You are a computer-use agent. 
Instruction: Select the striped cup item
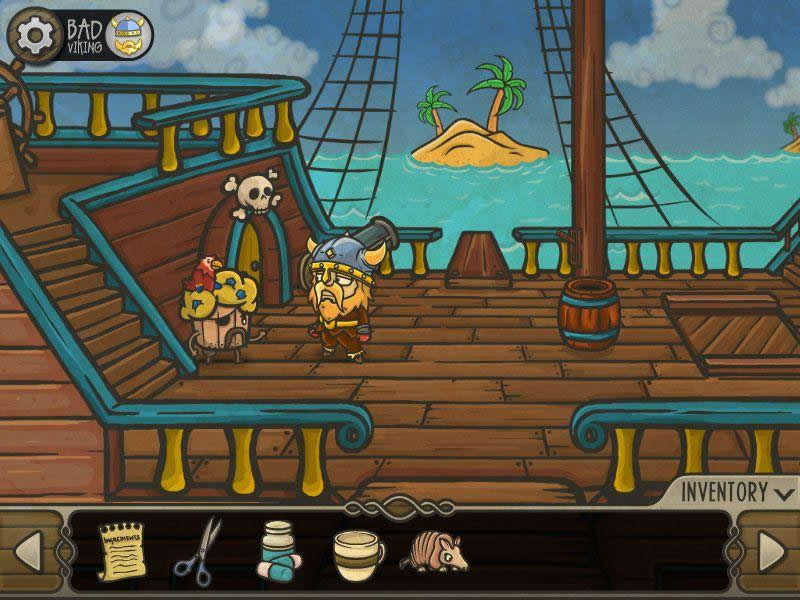(x=357, y=551)
